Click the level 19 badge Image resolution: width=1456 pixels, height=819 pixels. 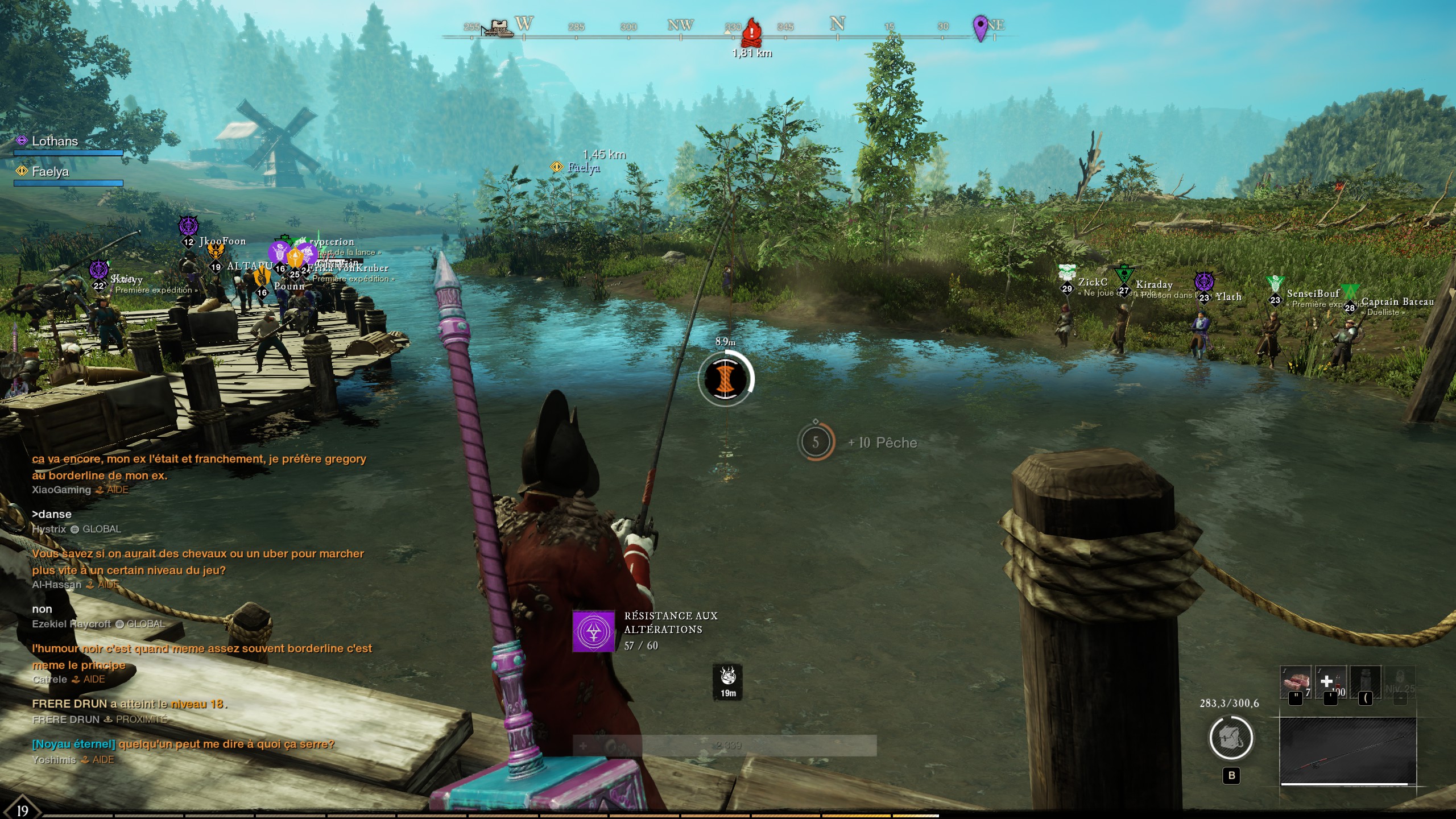click(x=22, y=810)
